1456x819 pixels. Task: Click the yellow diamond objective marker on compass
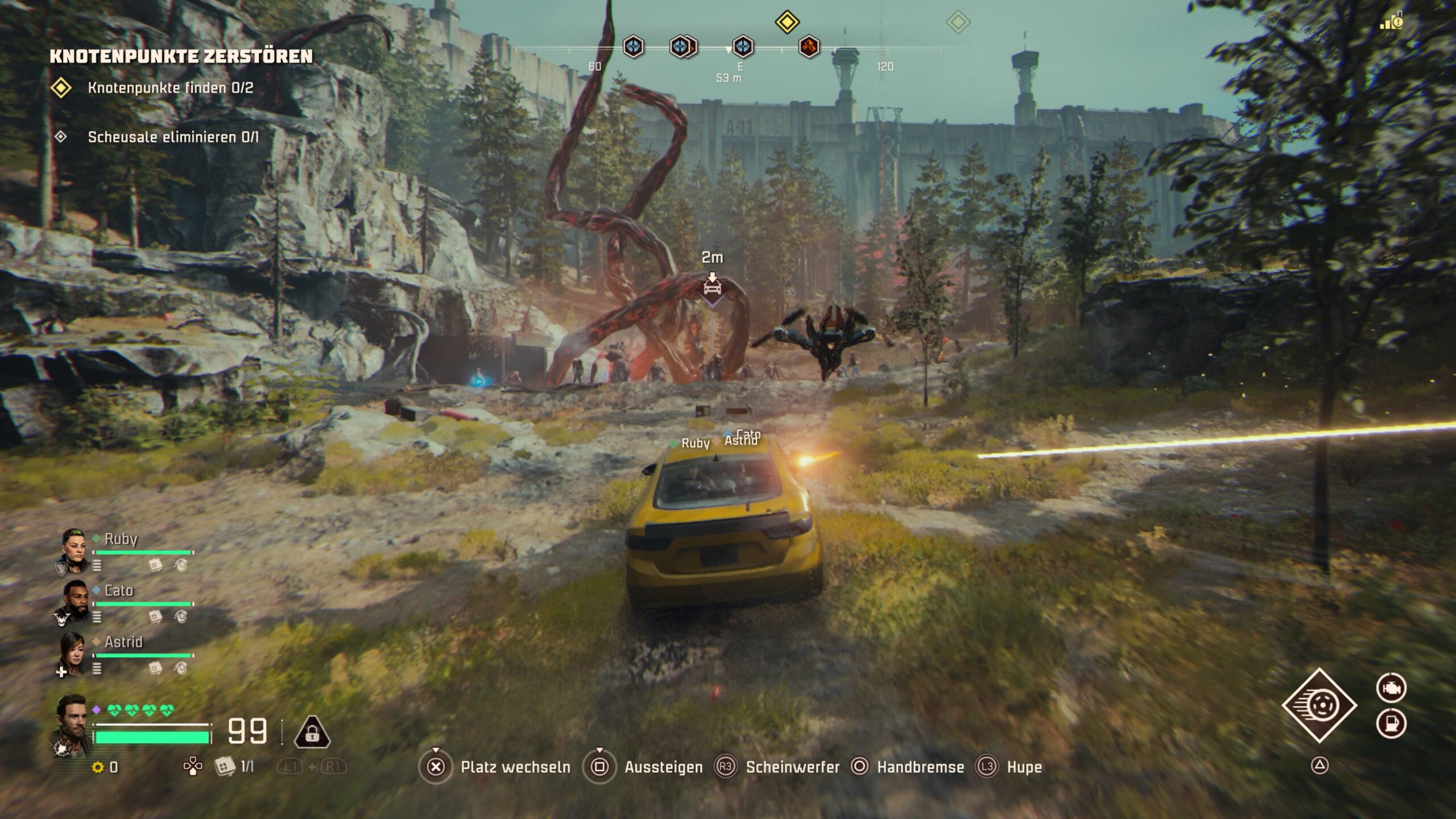point(787,22)
